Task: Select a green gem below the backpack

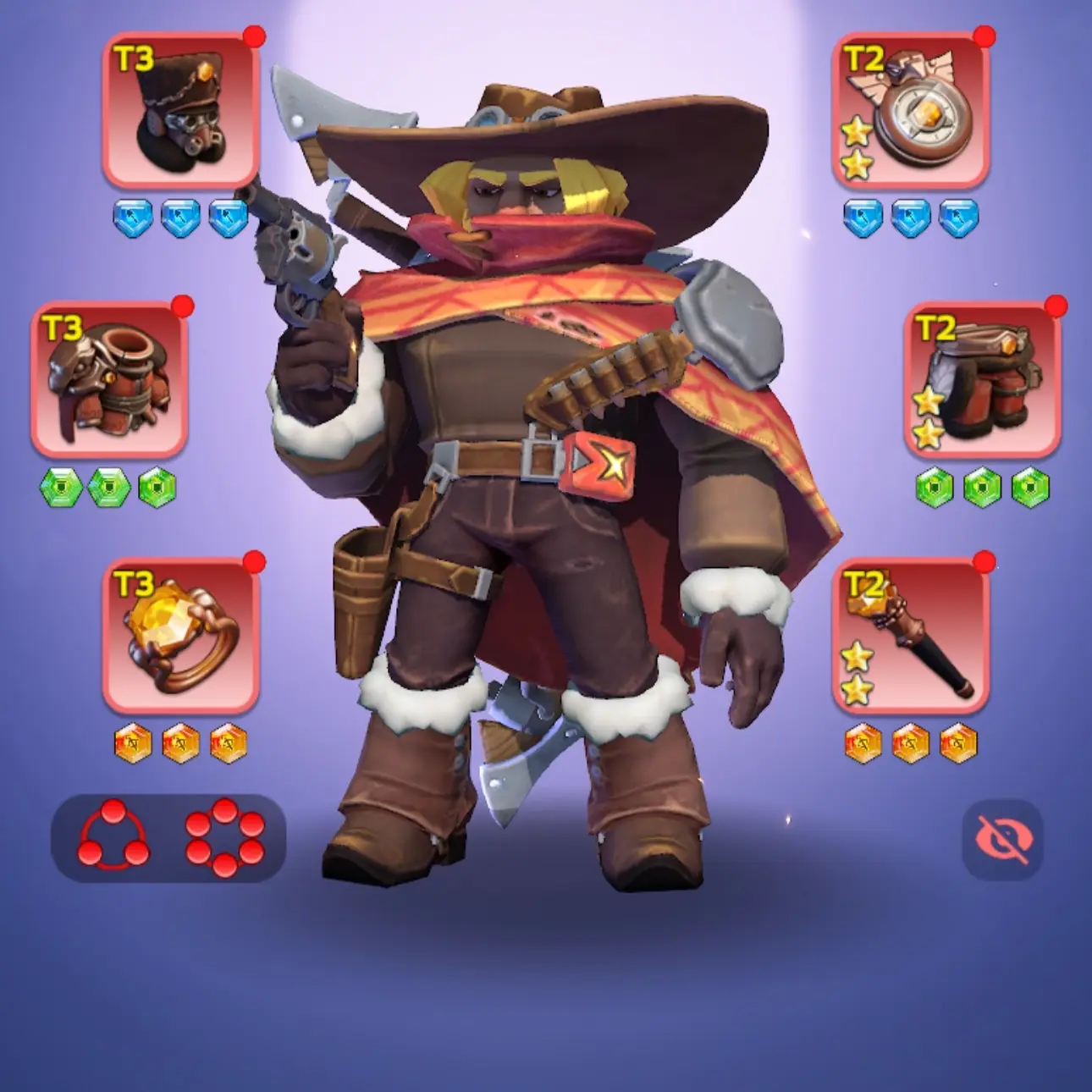Action: click(63, 483)
